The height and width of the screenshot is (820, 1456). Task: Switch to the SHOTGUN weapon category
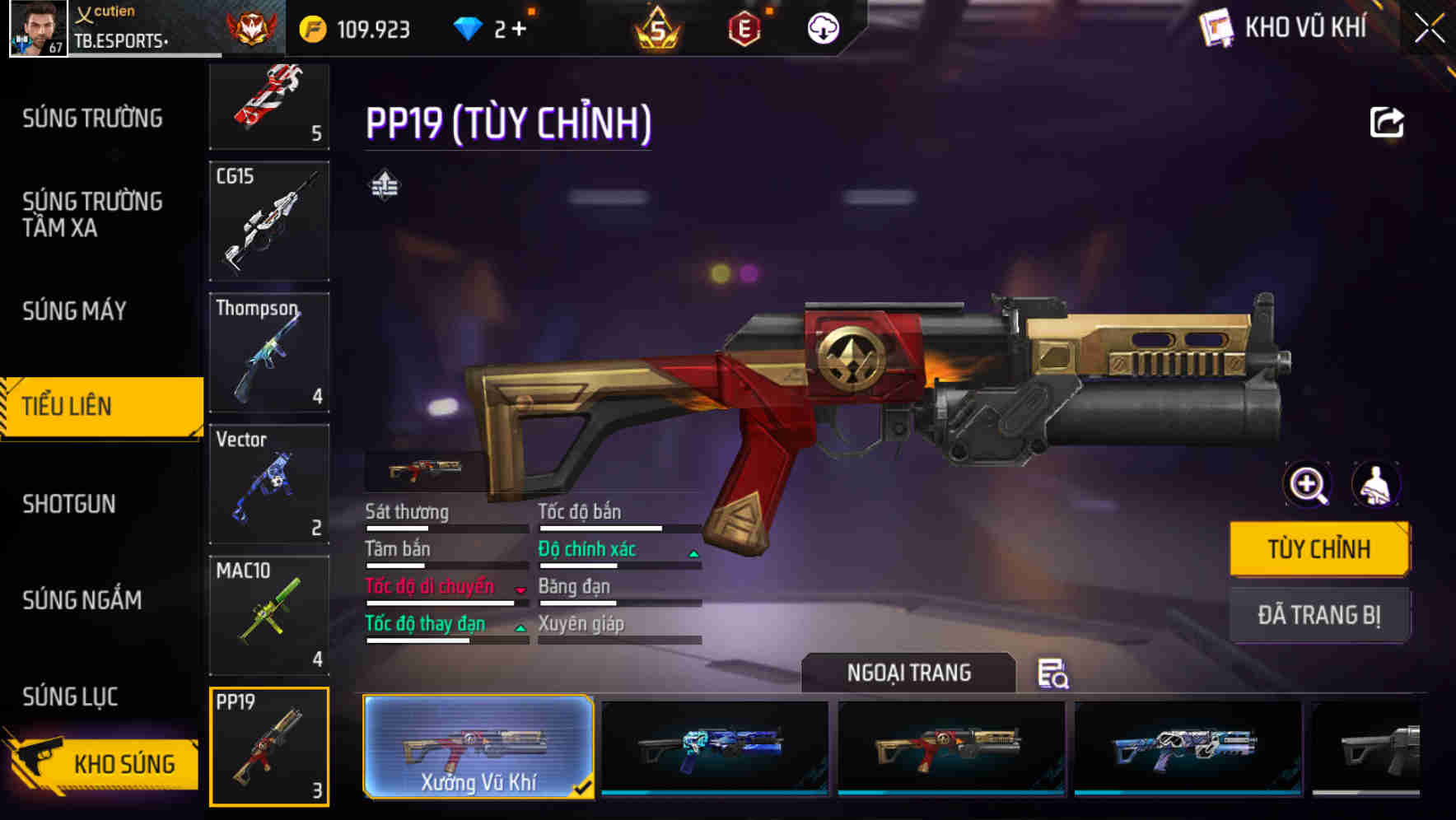coord(70,504)
